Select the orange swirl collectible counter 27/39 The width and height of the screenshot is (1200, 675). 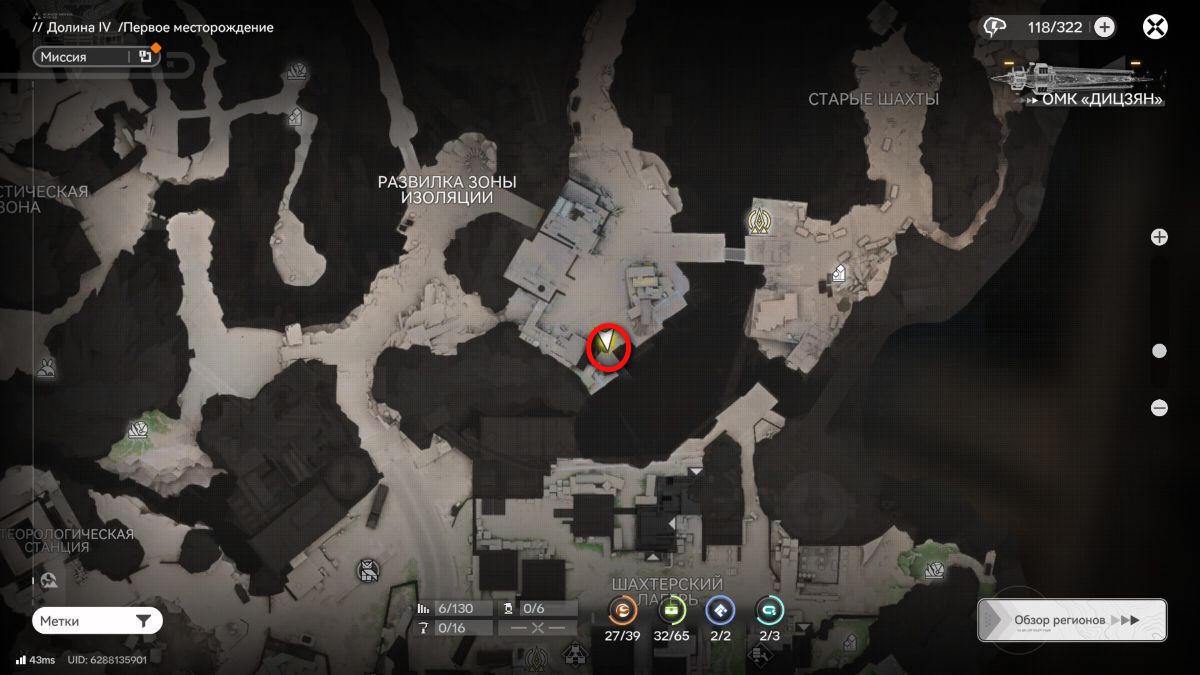coord(622,611)
